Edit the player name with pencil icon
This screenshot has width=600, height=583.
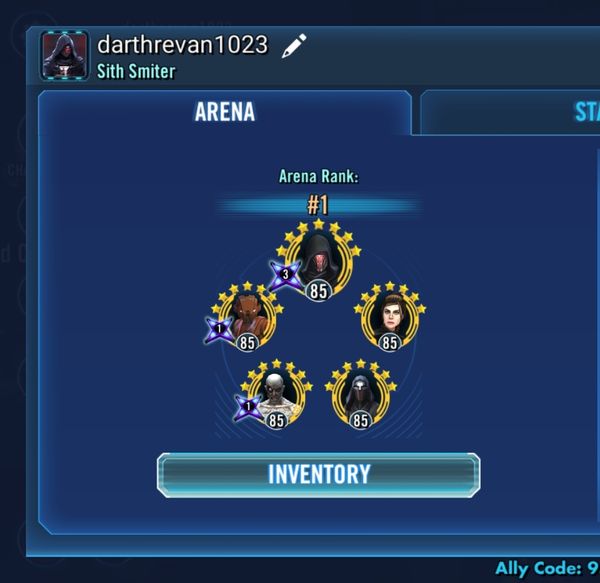click(293, 46)
